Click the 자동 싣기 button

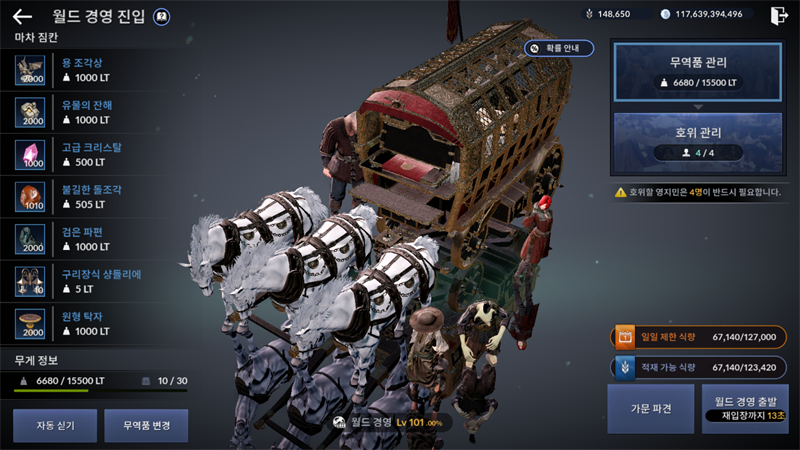(x=56, y=425)
